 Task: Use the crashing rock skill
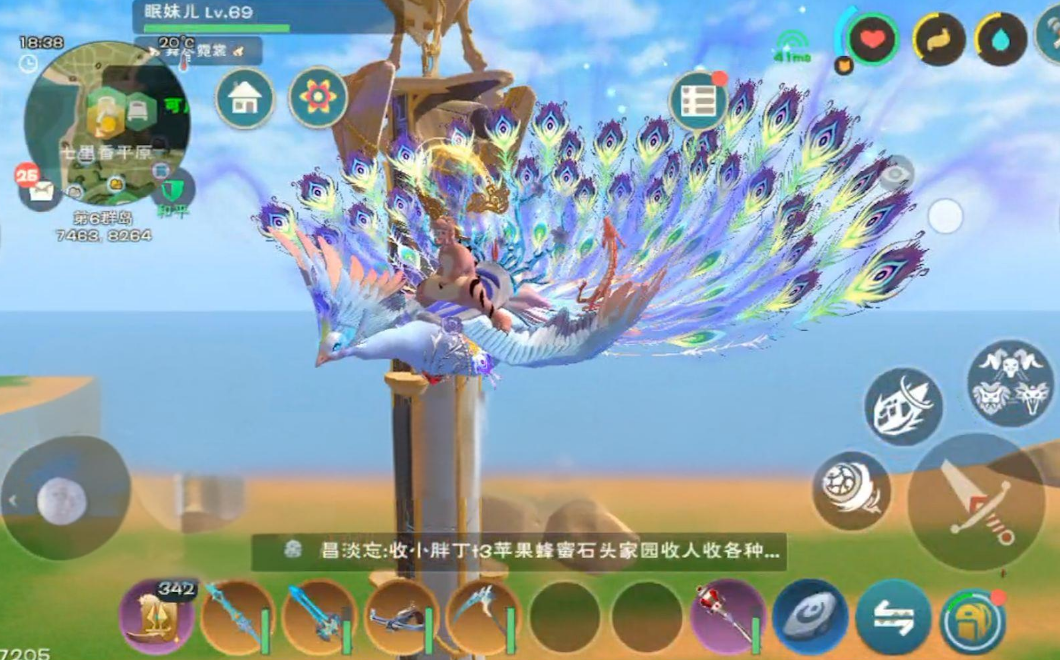tap(903, 406)
